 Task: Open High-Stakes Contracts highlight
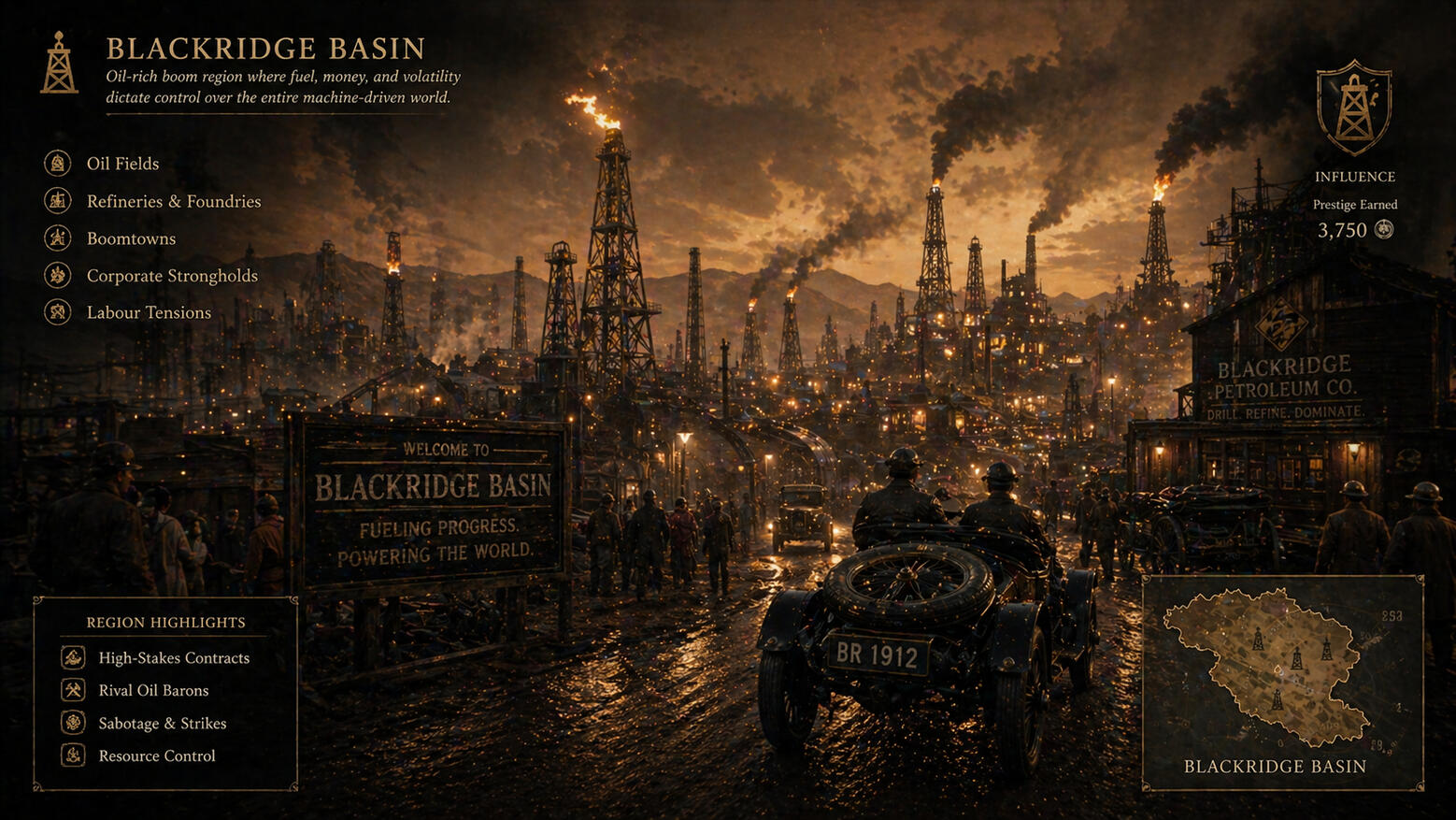click(174, 658)
